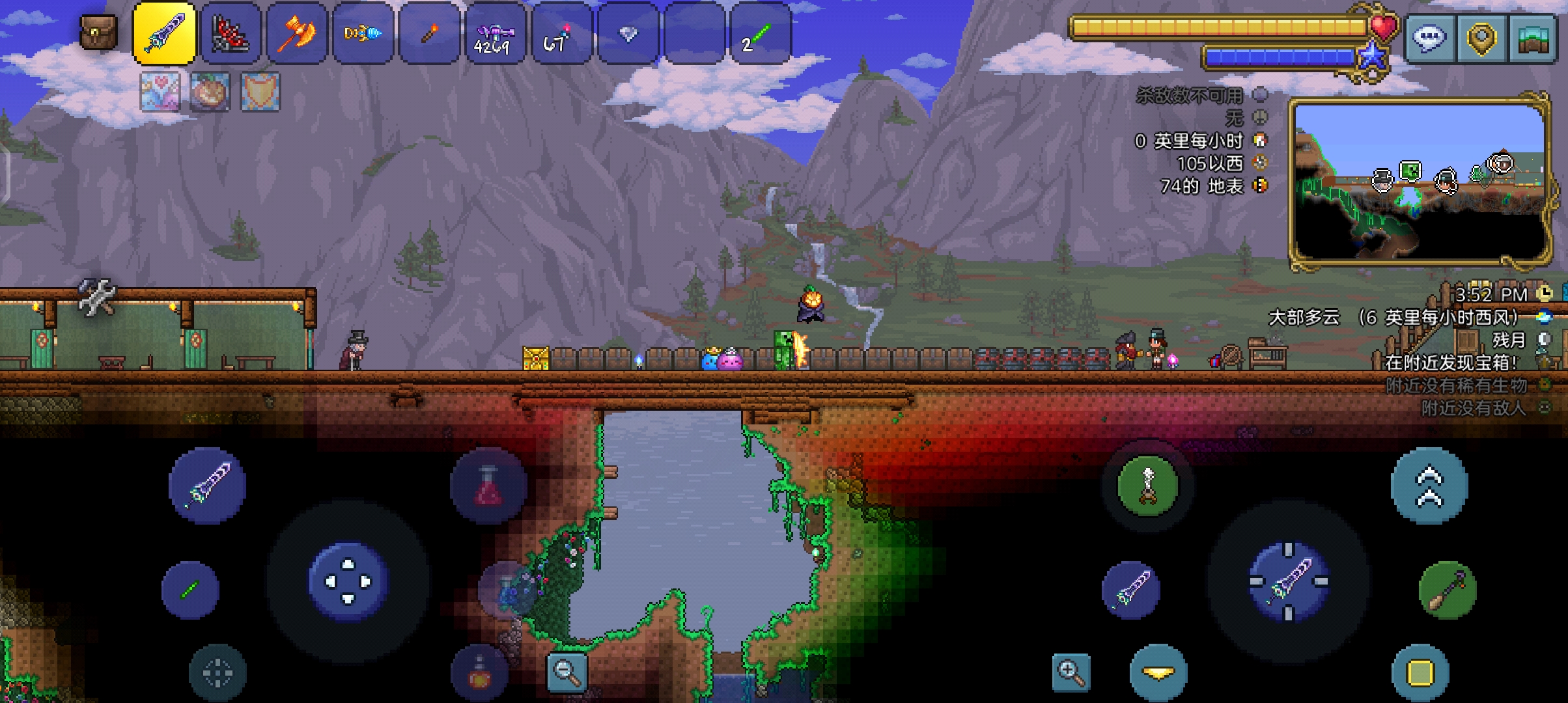This screenshot has height=703, width=1568.
Task: Click the jack-o-lantern buff icon
Action: 210,91
